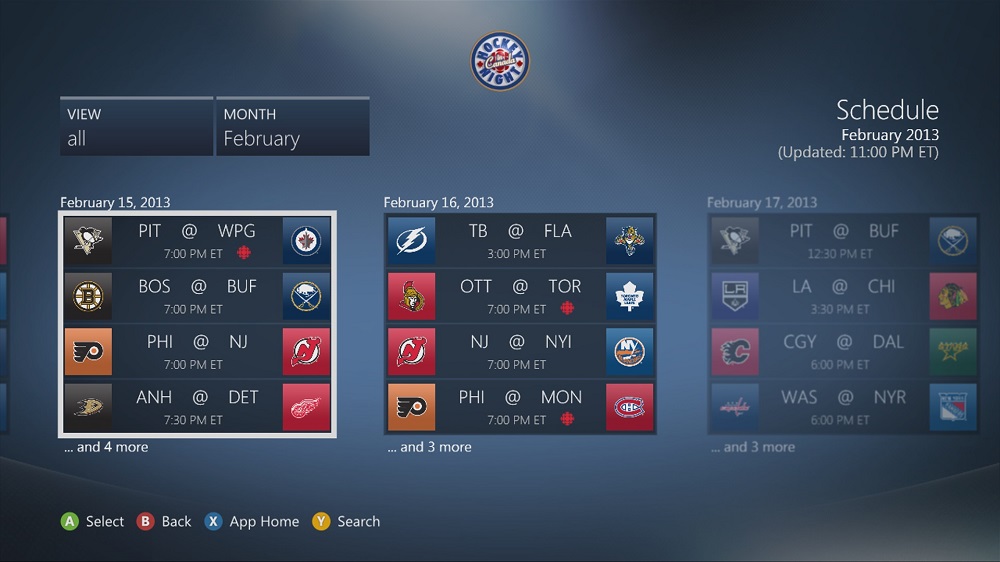This screenshot has height=562, width=1000.
Task: Choose the OTT @ TOR matchup
Action: 520,296
